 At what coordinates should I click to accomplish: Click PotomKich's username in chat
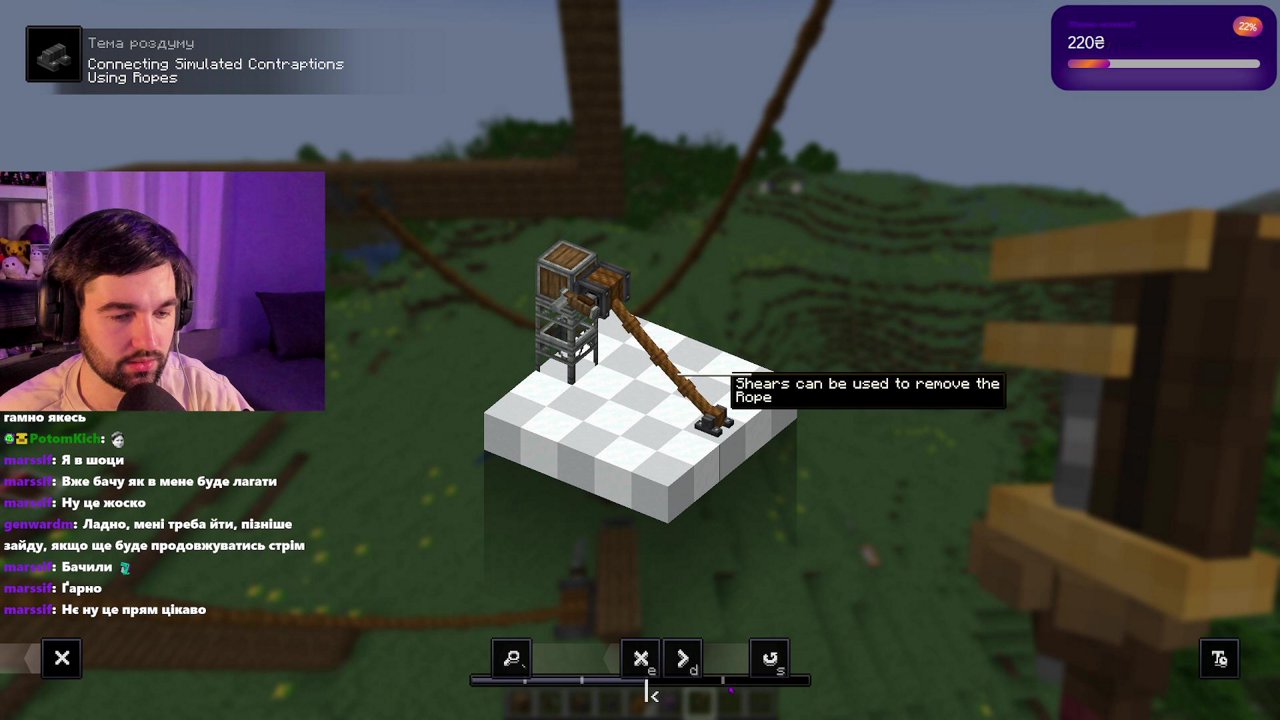62,438
